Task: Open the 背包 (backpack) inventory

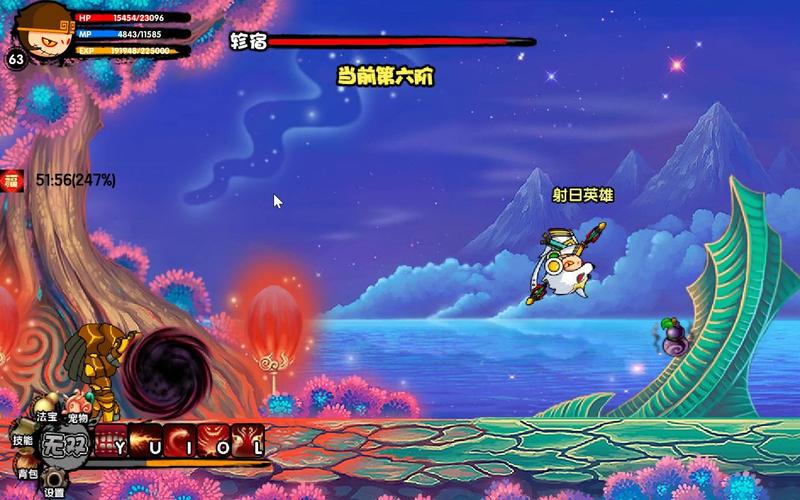Action: pyautogui.click(x=27, y=472)
